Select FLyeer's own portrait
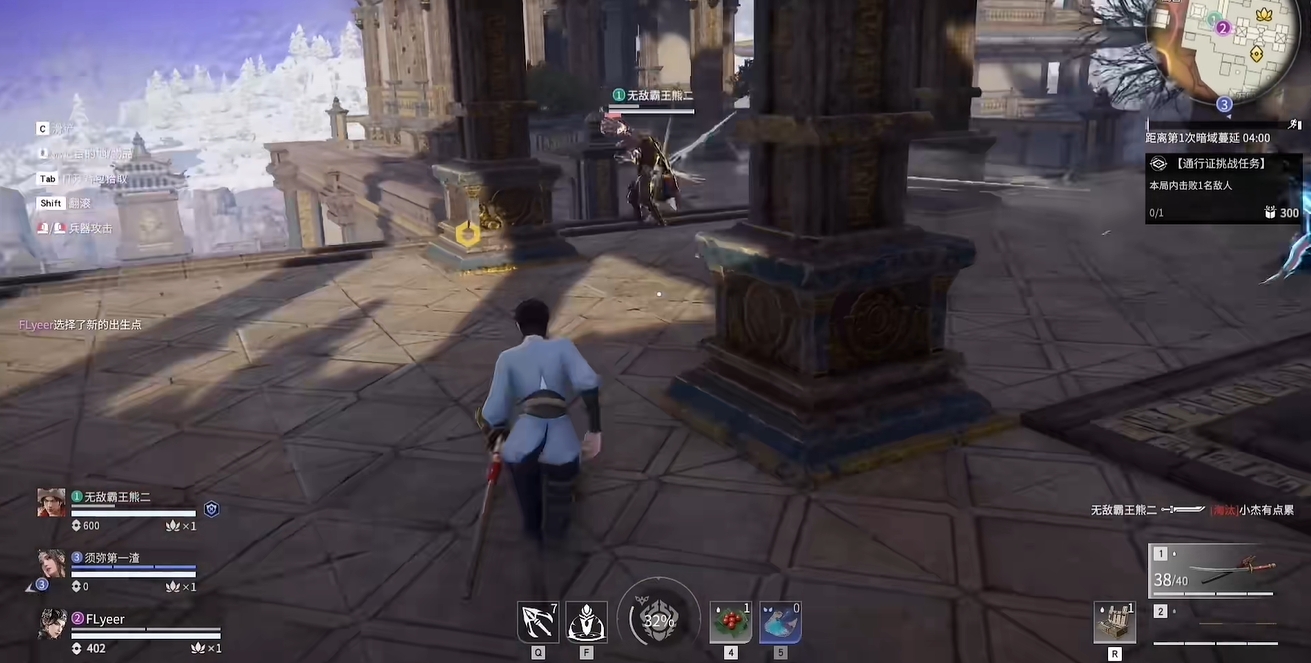The height and width of the screenshot is (663, 1311). pos(52,624)
